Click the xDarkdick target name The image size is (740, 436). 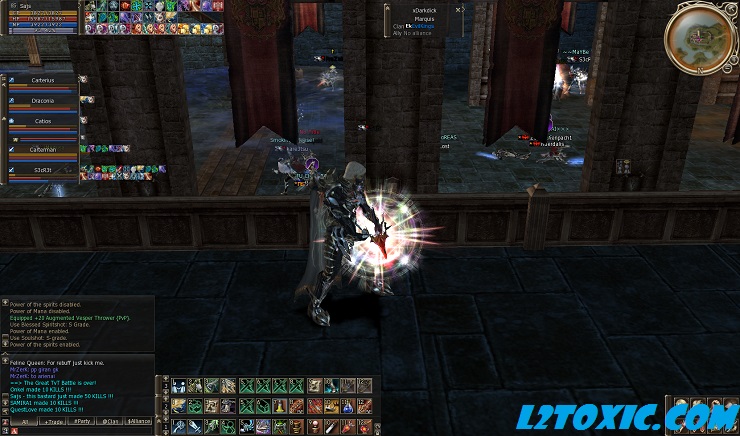(426, 10)
